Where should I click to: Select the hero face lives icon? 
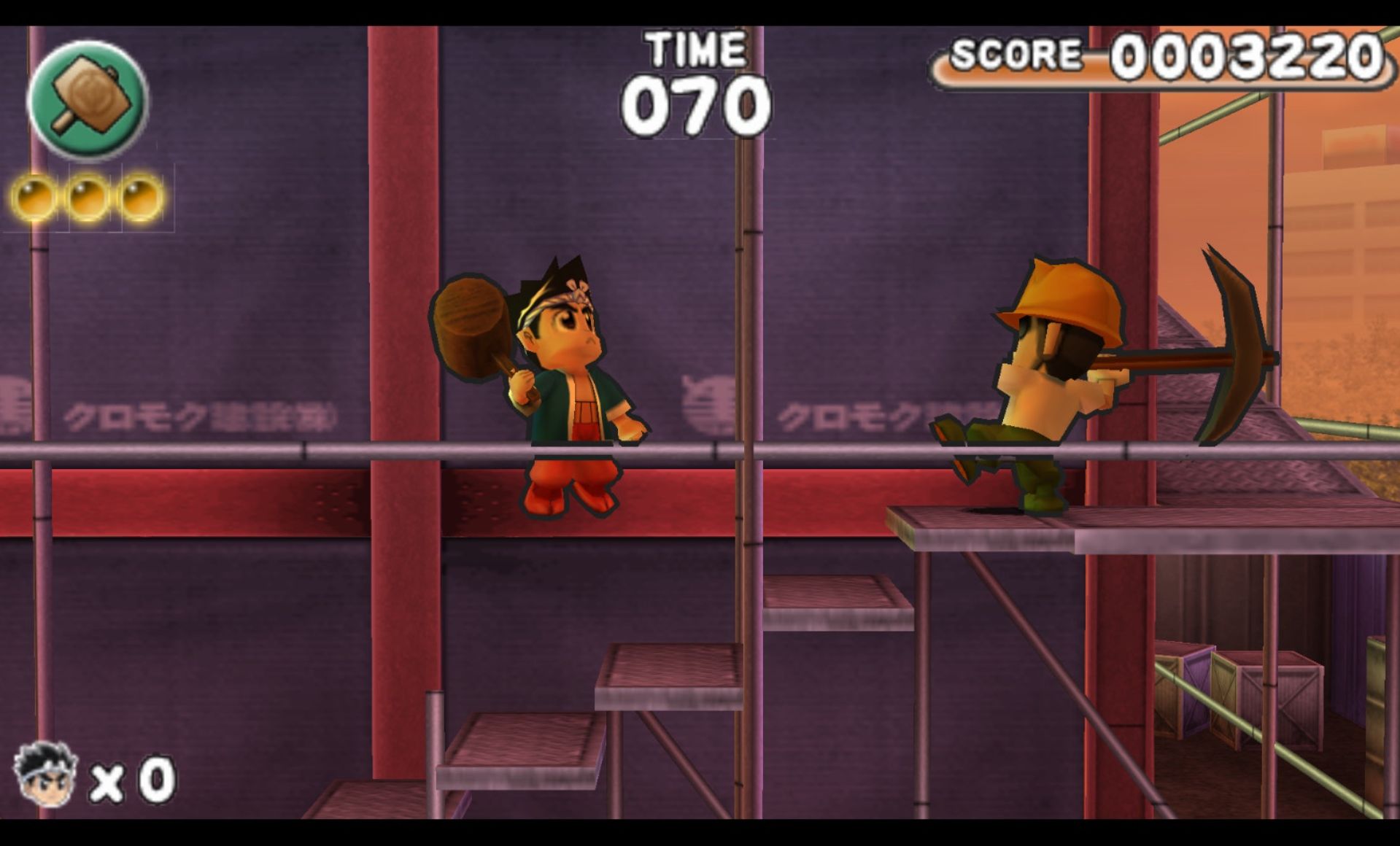[x=45, y=775]
